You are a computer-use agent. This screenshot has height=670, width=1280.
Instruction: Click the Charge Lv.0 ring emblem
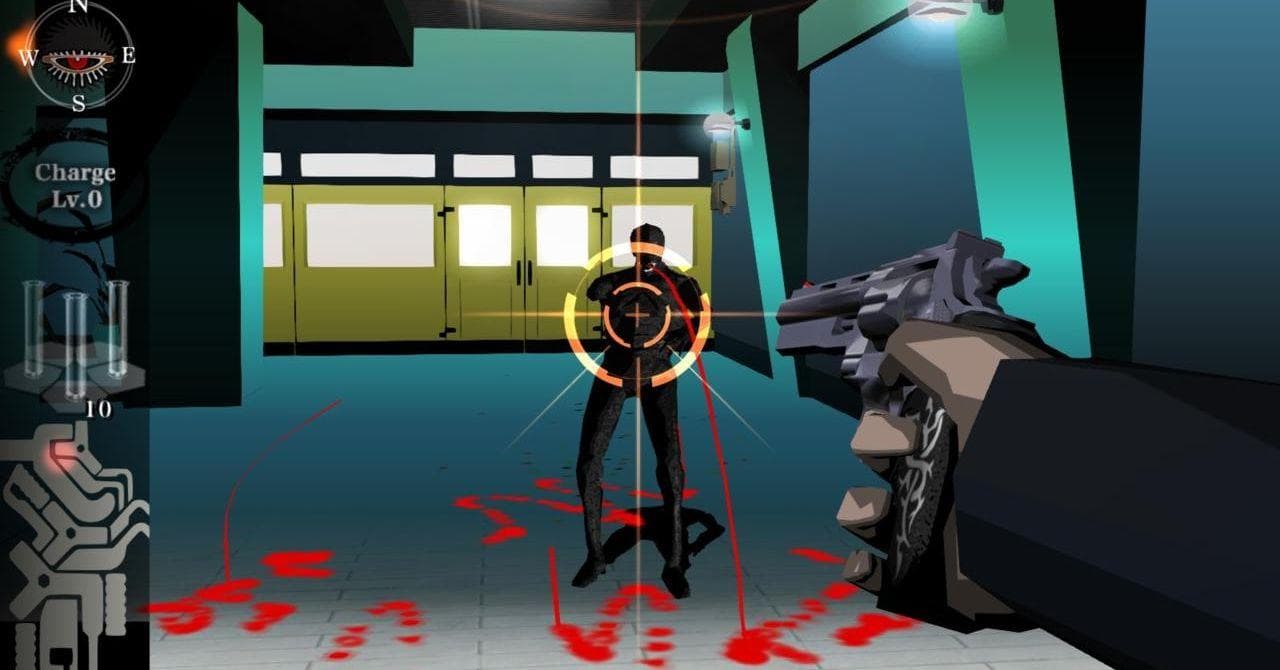(75, 186)
